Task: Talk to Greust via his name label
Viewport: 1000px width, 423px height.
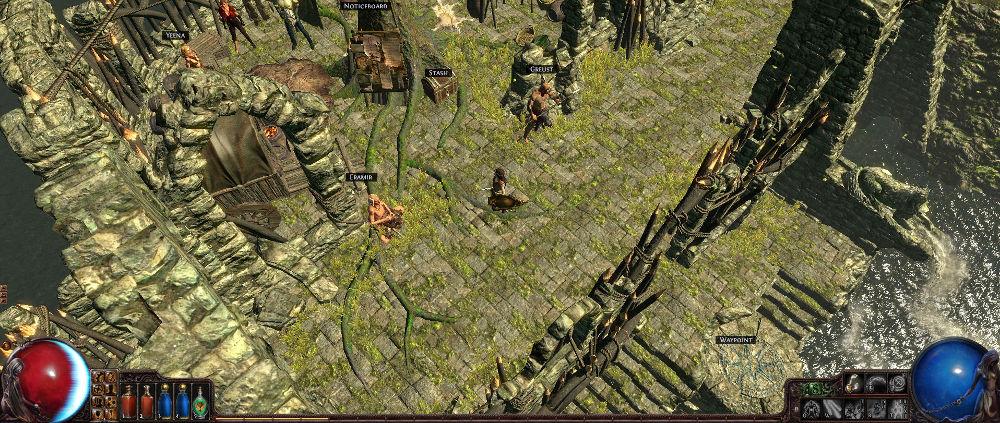Action: tap(542, 69)
